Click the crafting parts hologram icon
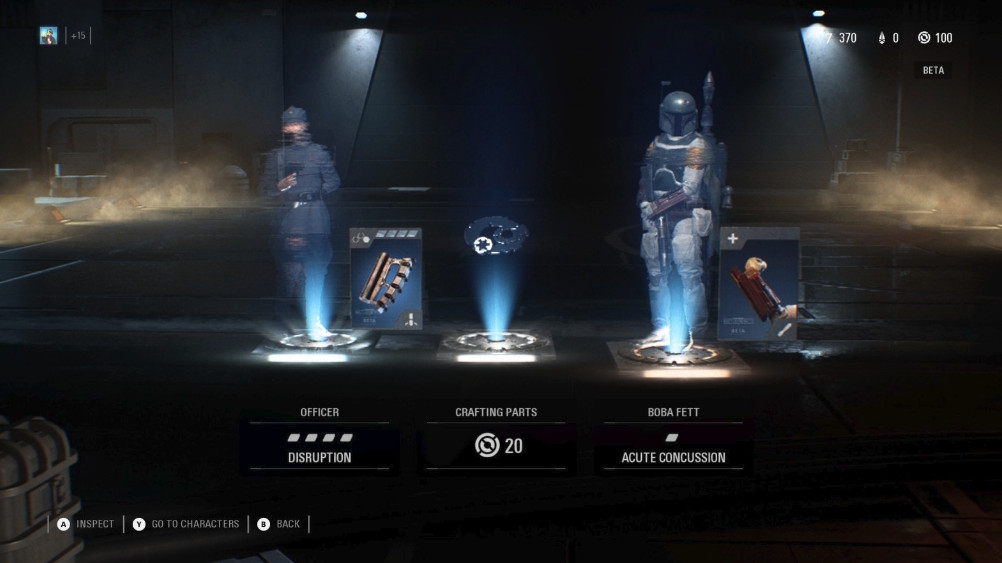Image resolution: width=1002 pixels, height=563 pixels. pos(496,237)
